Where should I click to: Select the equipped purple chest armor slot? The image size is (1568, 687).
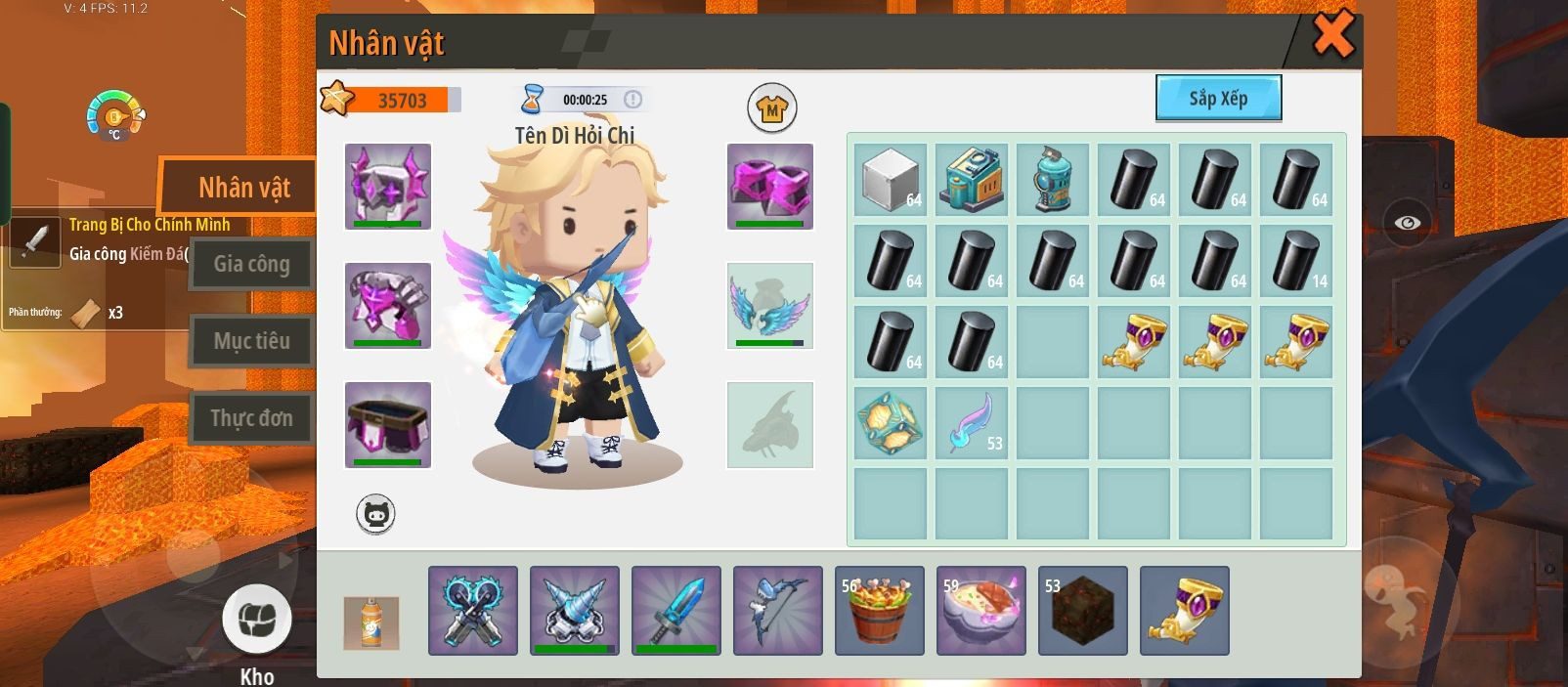pyautogui.click(x=388, y=305)
